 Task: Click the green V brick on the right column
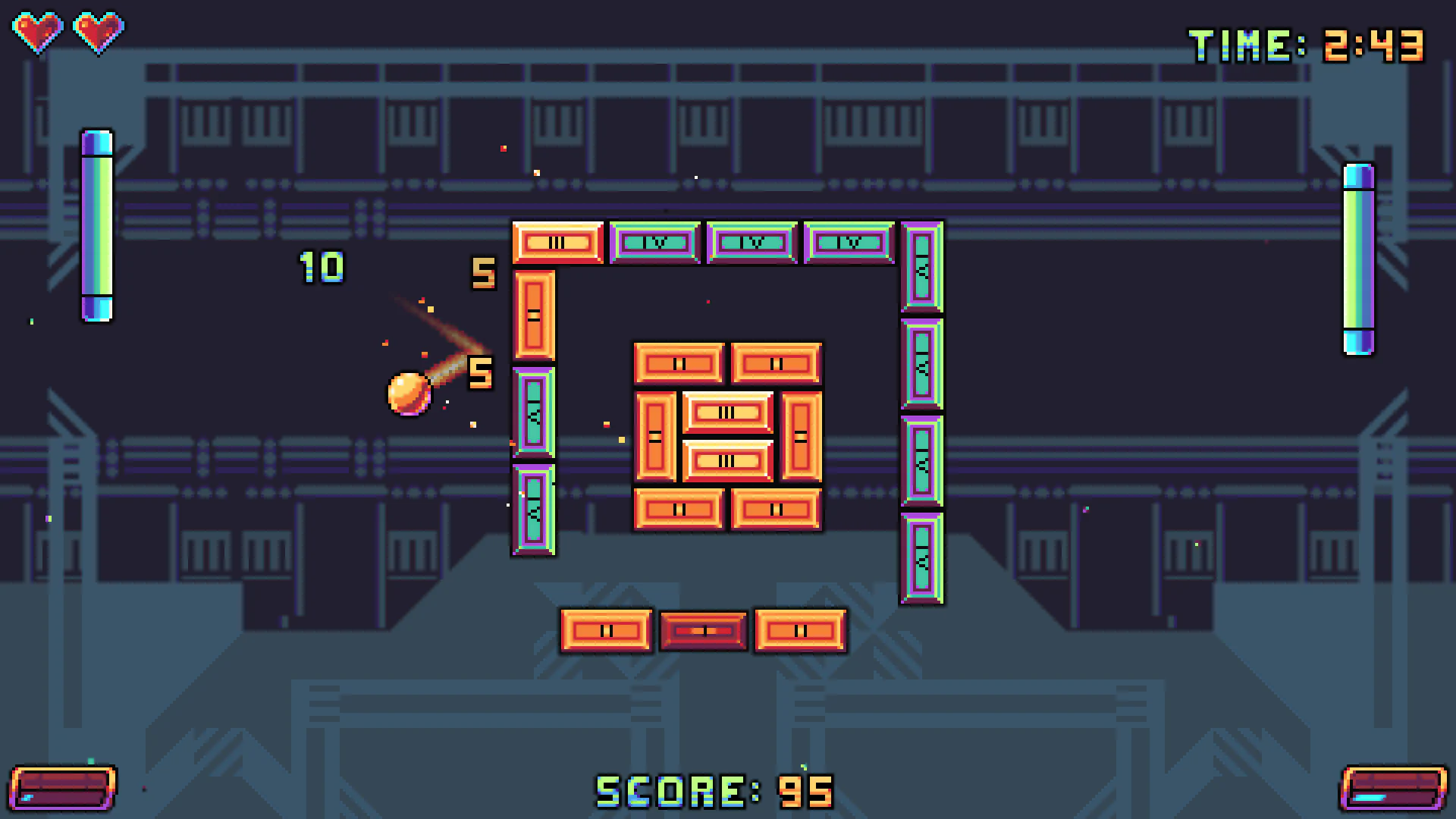(921, 364)
